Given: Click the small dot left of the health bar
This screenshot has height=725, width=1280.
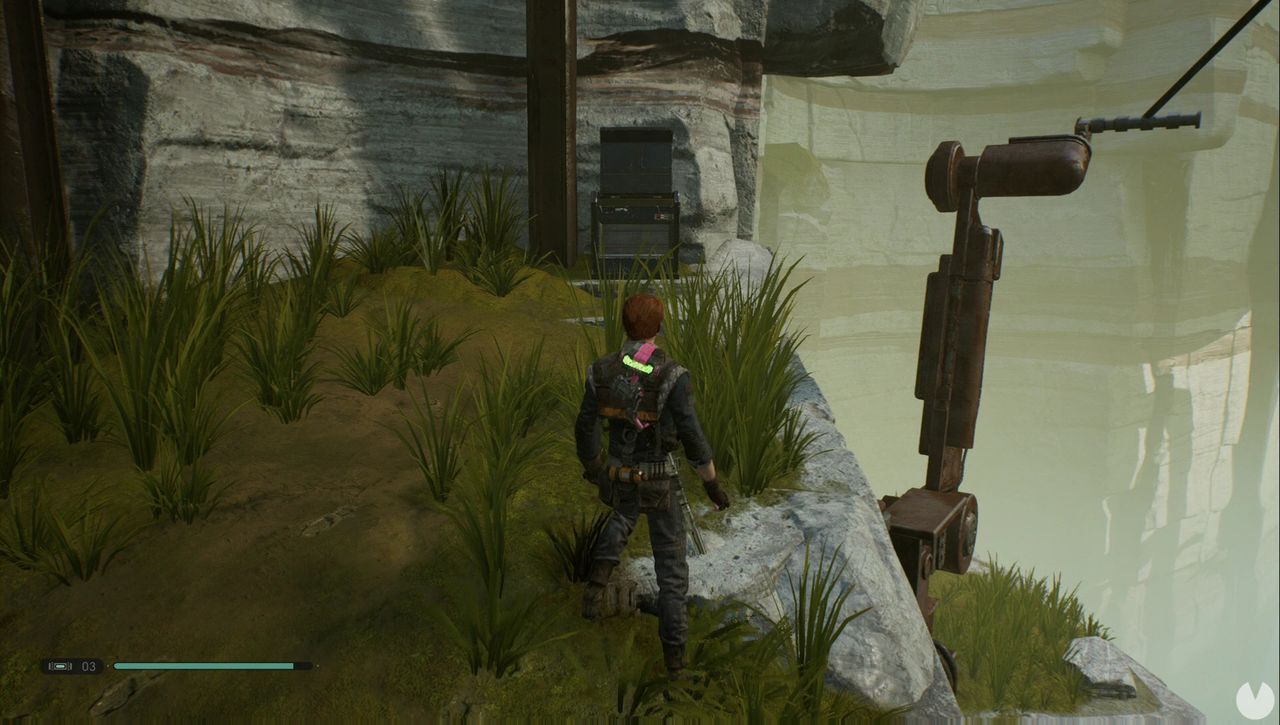Looking at the screenshot, I should click(x=109, y=665).
